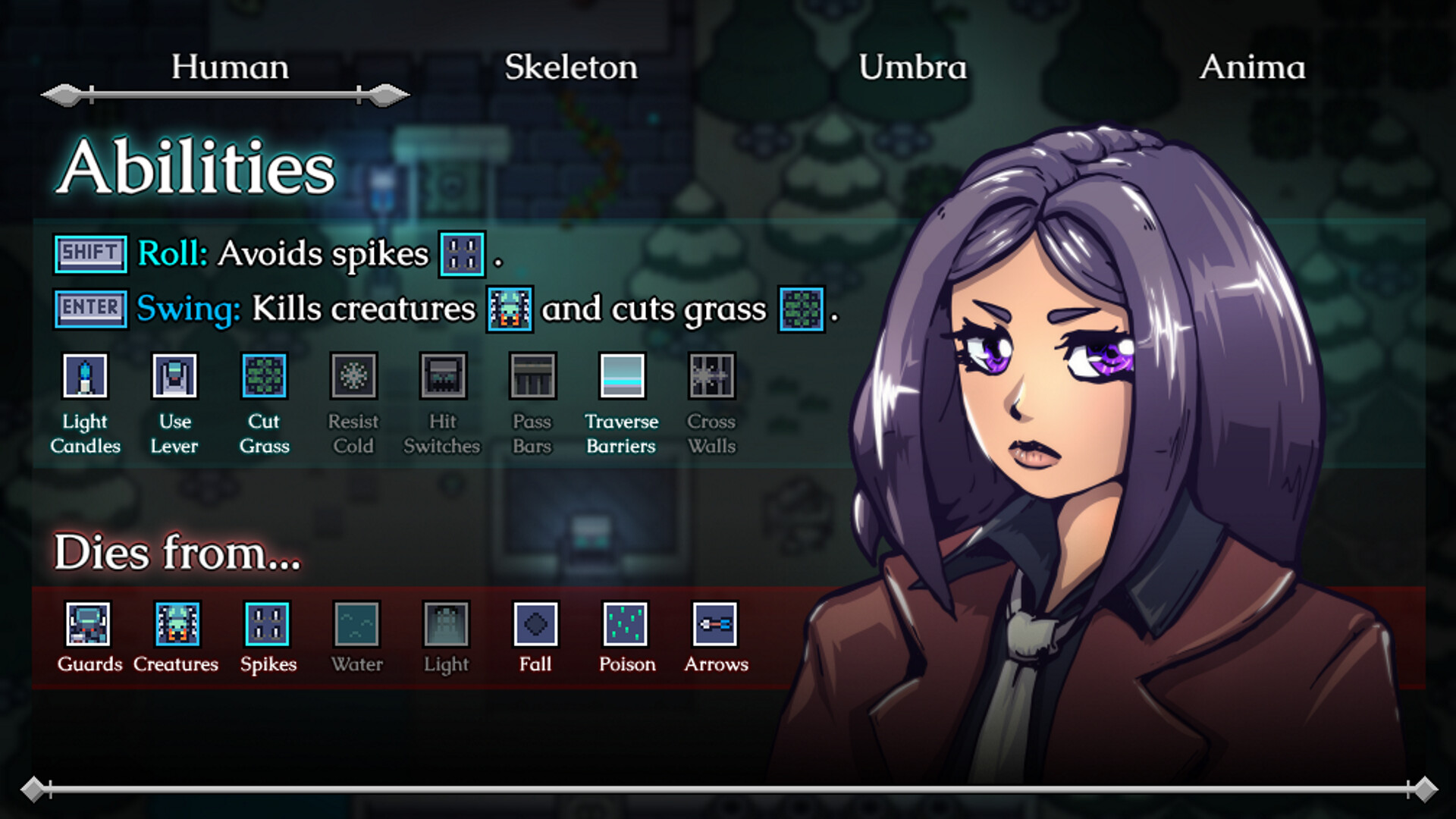
Task: Click the Light death-cause icon
Action: pyautogui.click(x=446, y=624)
